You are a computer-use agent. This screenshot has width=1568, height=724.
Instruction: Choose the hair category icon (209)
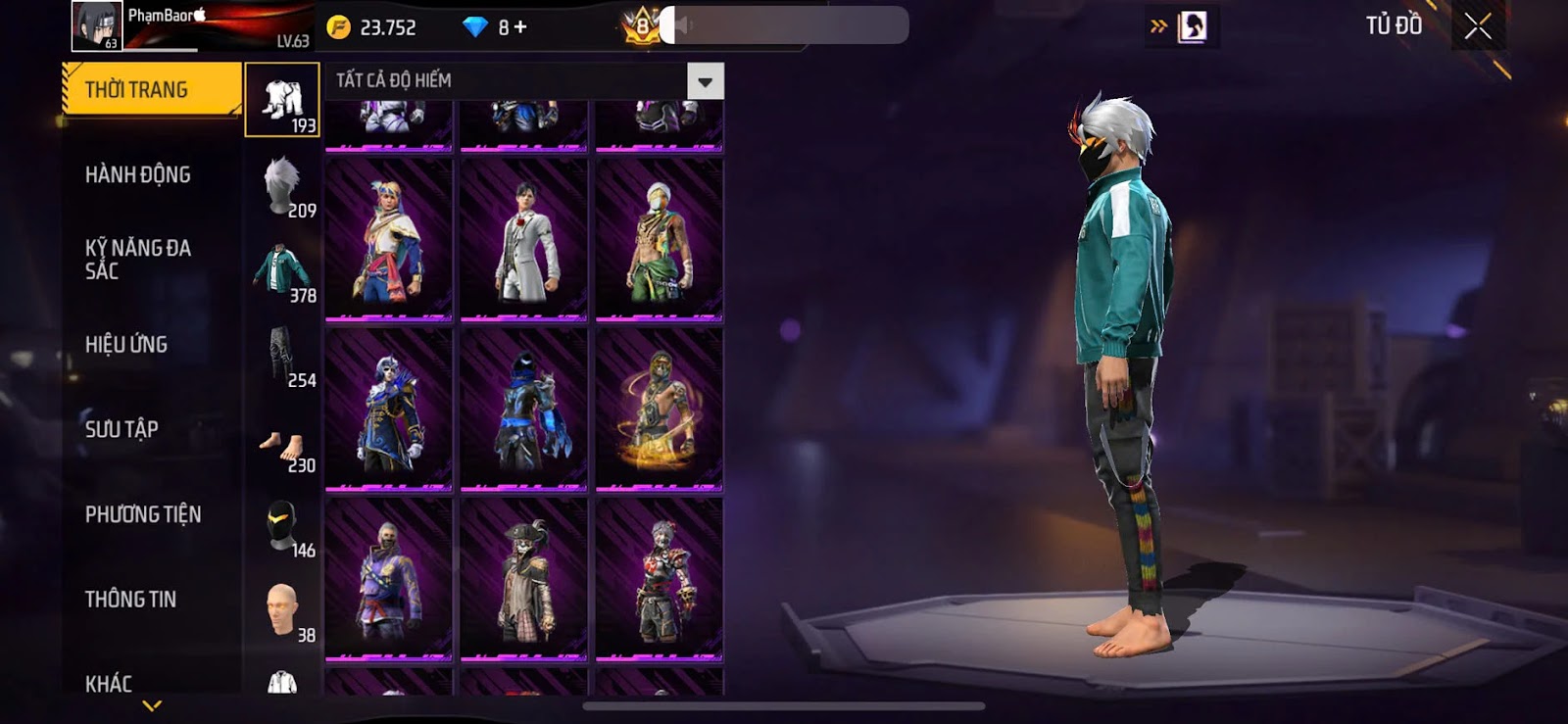[283, 185]
